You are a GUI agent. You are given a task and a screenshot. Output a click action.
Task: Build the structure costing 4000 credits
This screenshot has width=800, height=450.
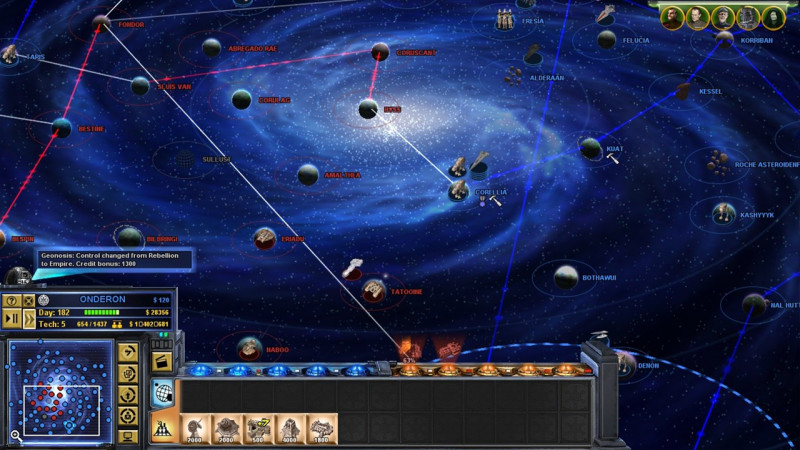tap(291, 429)
